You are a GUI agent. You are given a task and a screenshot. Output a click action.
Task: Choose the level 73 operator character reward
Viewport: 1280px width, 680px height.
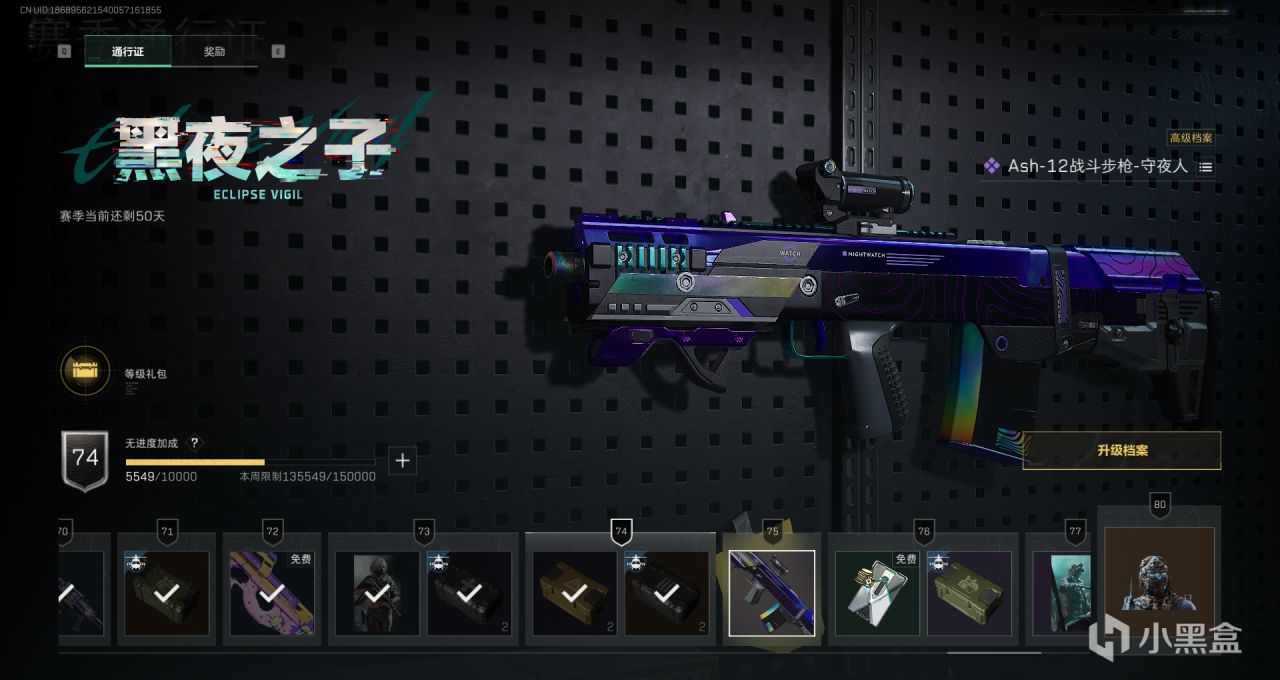(x=377, y=593)
